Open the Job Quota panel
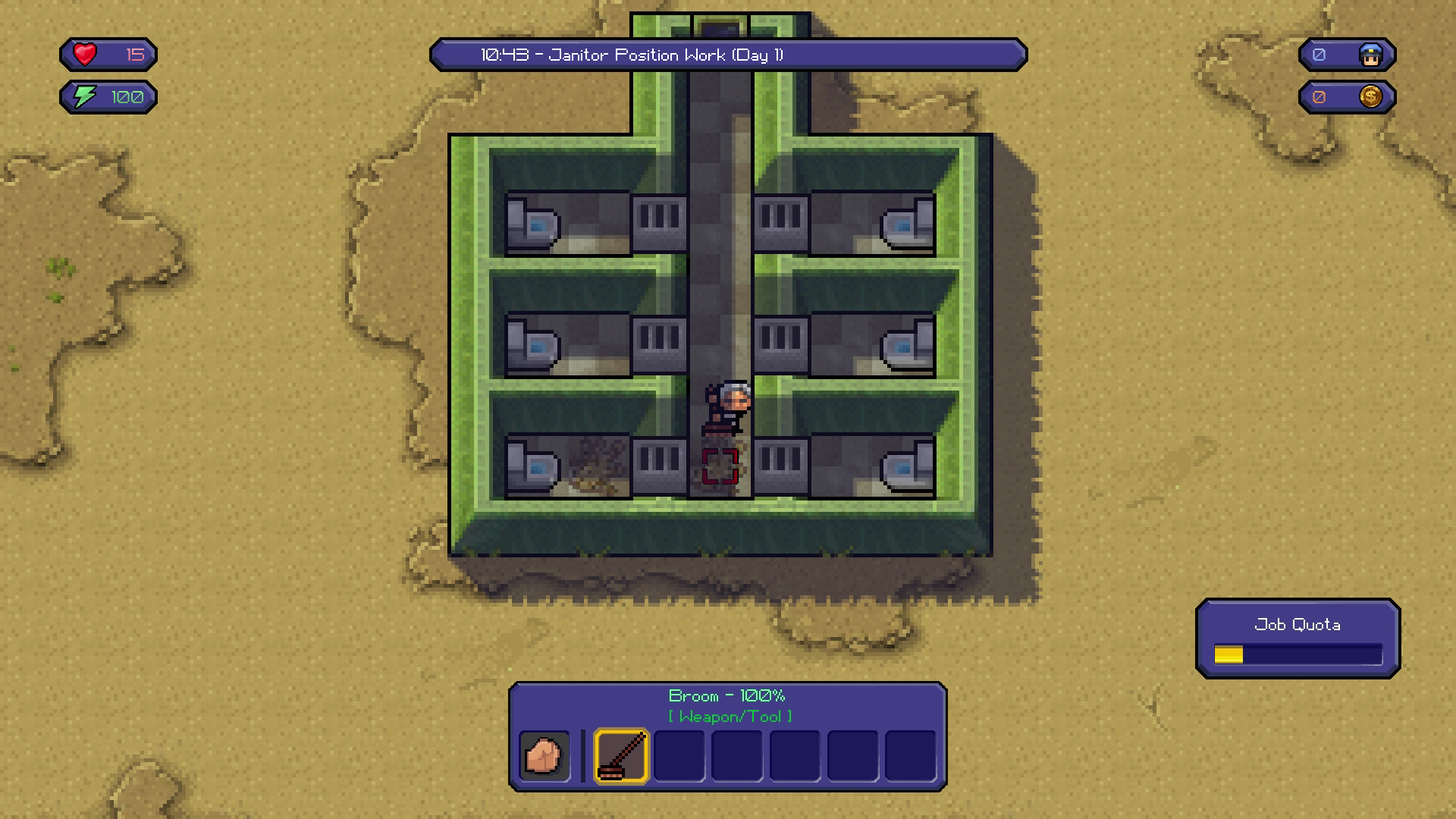 pyautogui.click(x=1298, y=639)
